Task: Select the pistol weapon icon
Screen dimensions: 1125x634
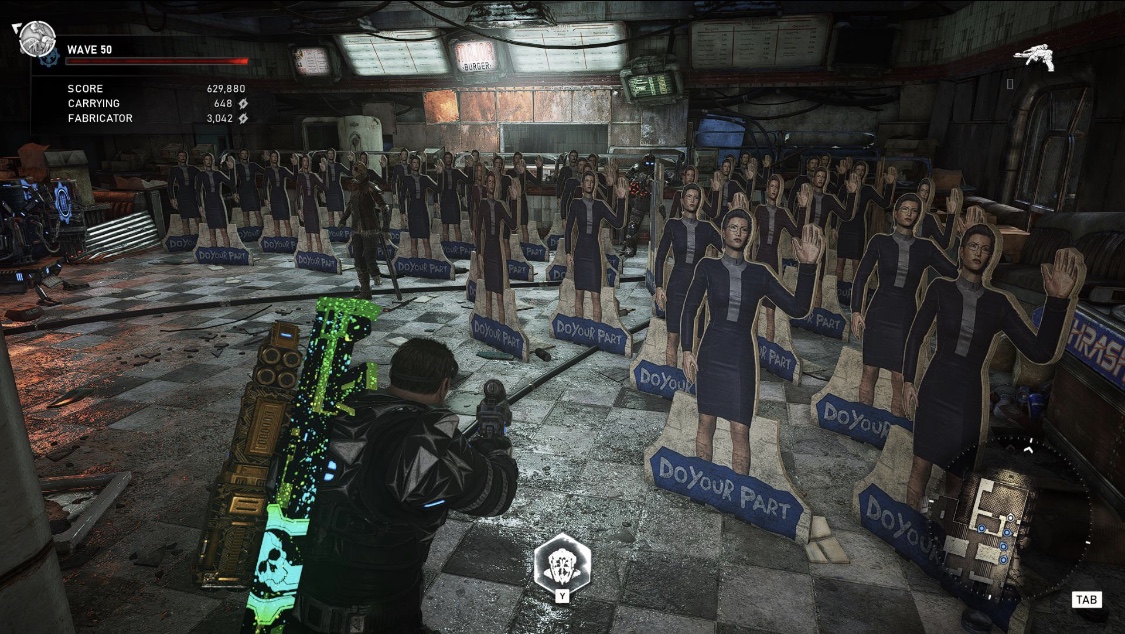Action: point(1033,56)
